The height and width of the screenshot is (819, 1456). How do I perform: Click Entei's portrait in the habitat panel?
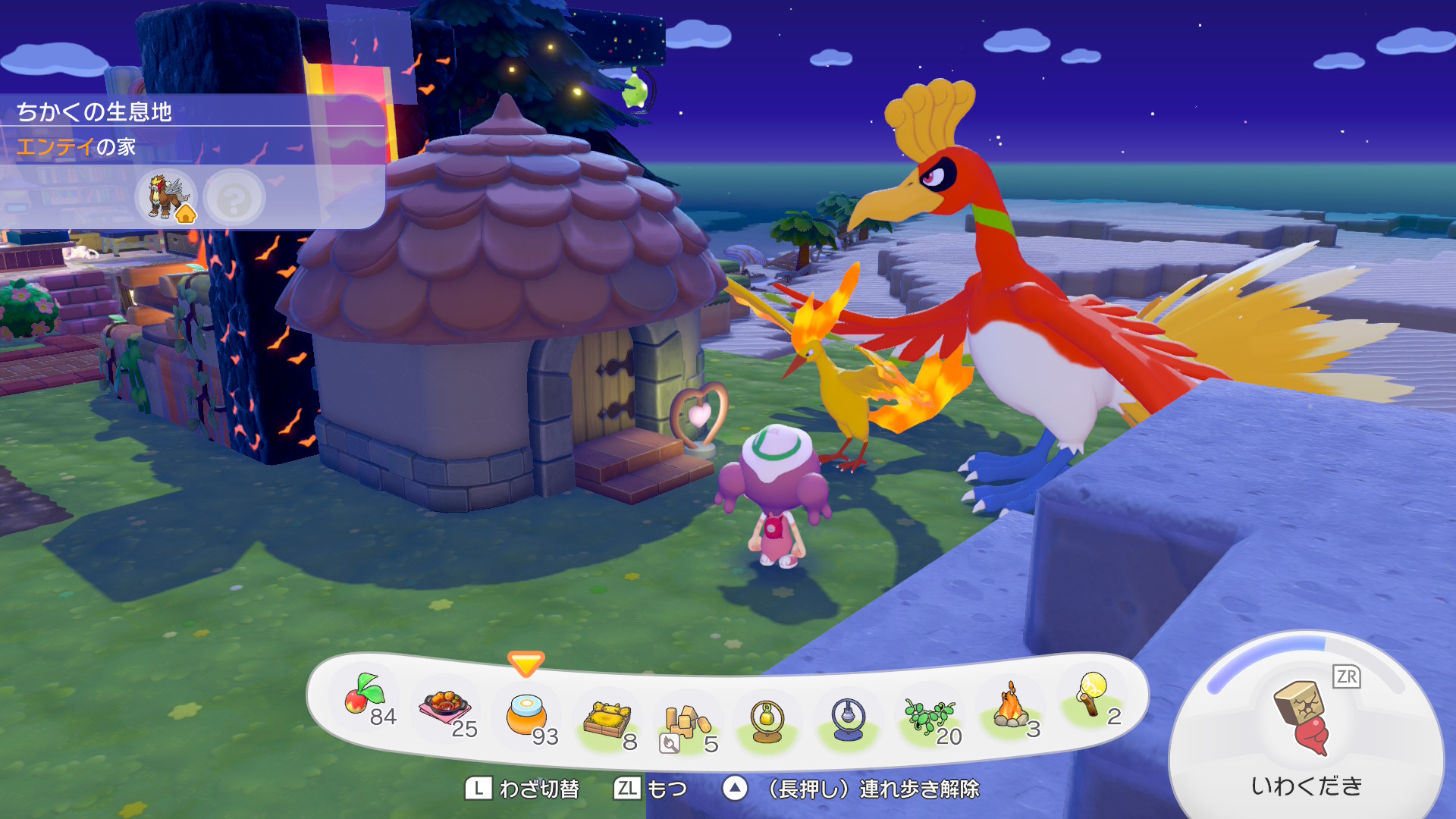pos(166,196)
